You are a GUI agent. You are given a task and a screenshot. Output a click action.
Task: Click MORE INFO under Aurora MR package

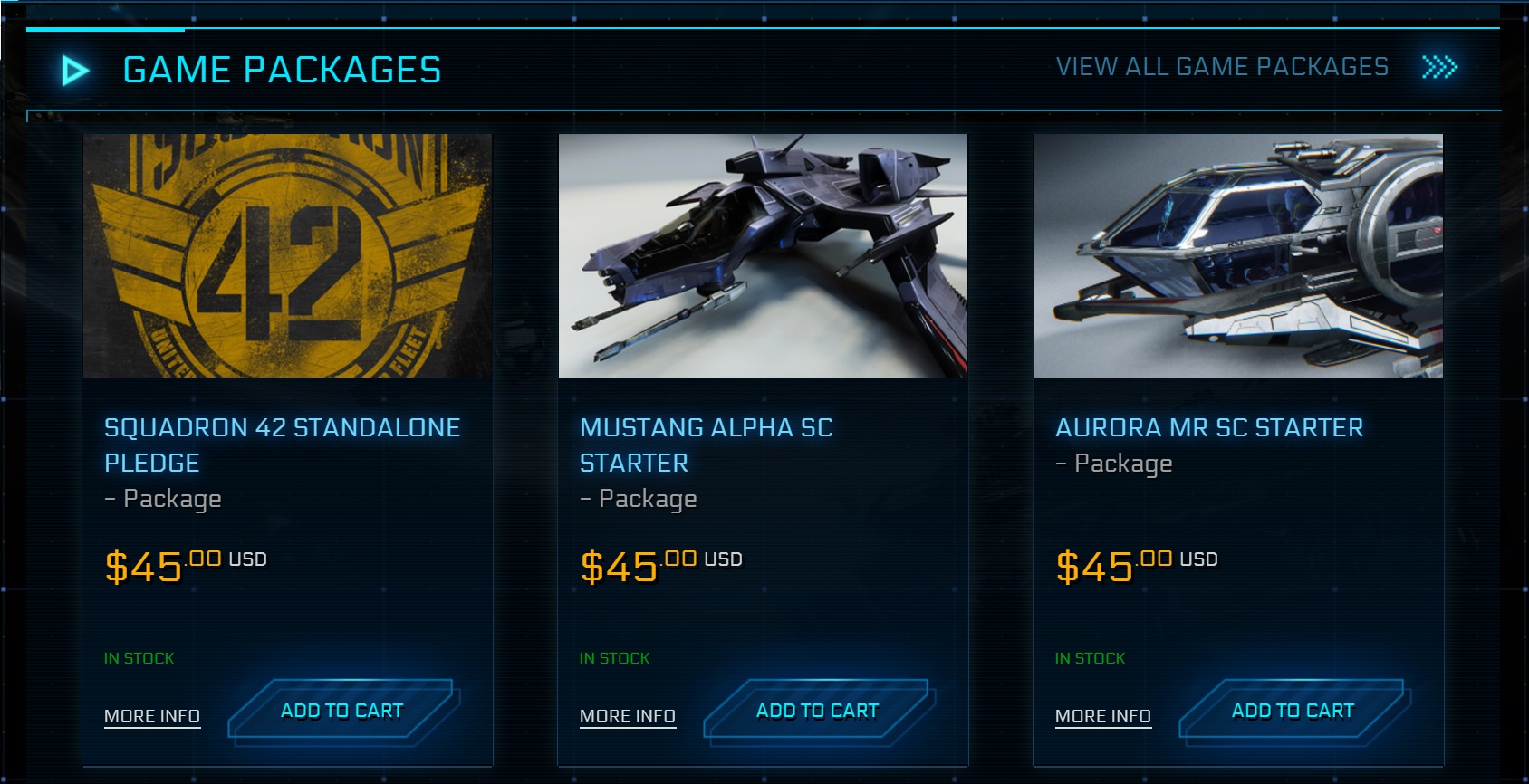click(1102, 715)
